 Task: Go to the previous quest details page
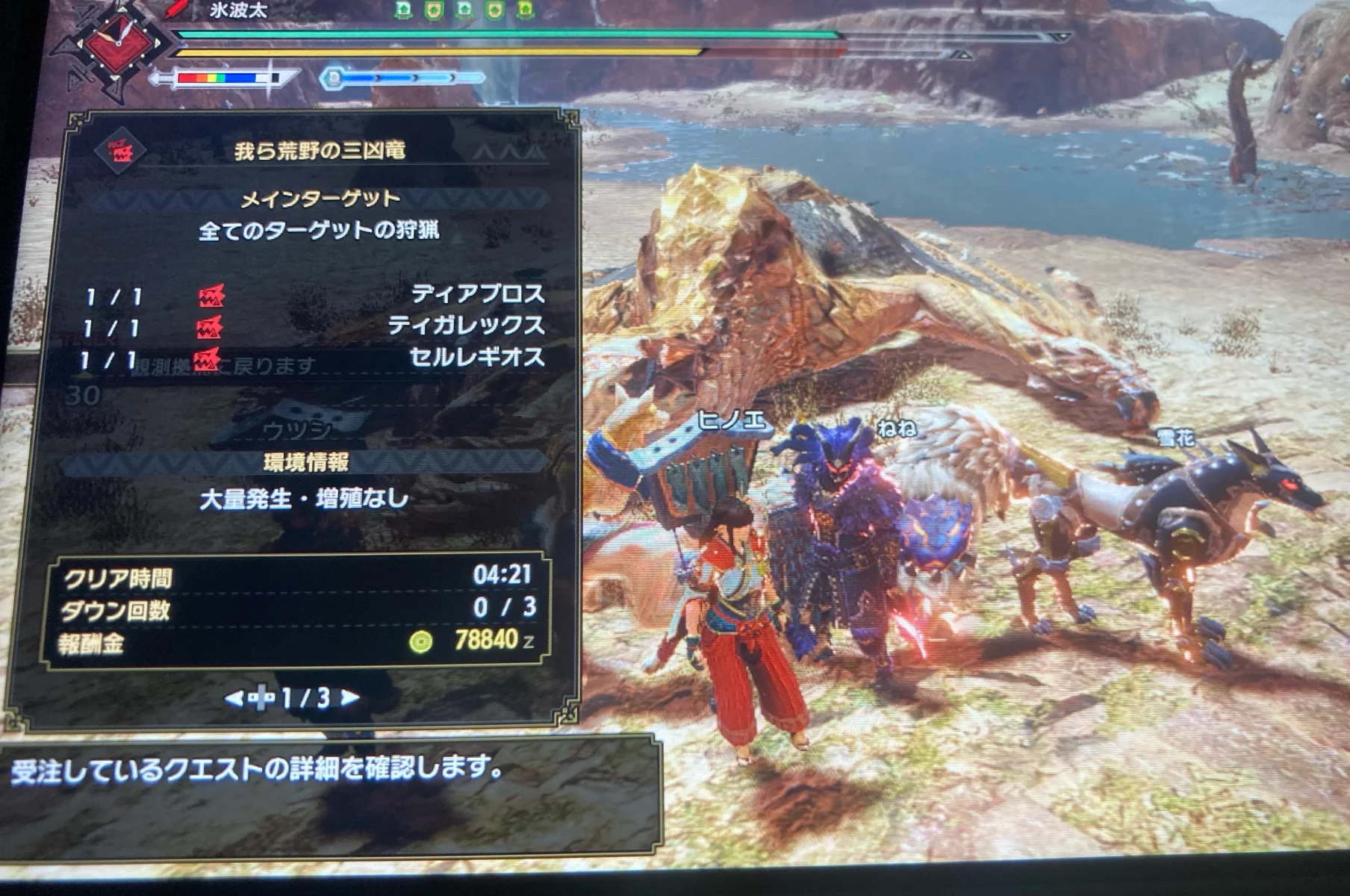pos(234,699)
